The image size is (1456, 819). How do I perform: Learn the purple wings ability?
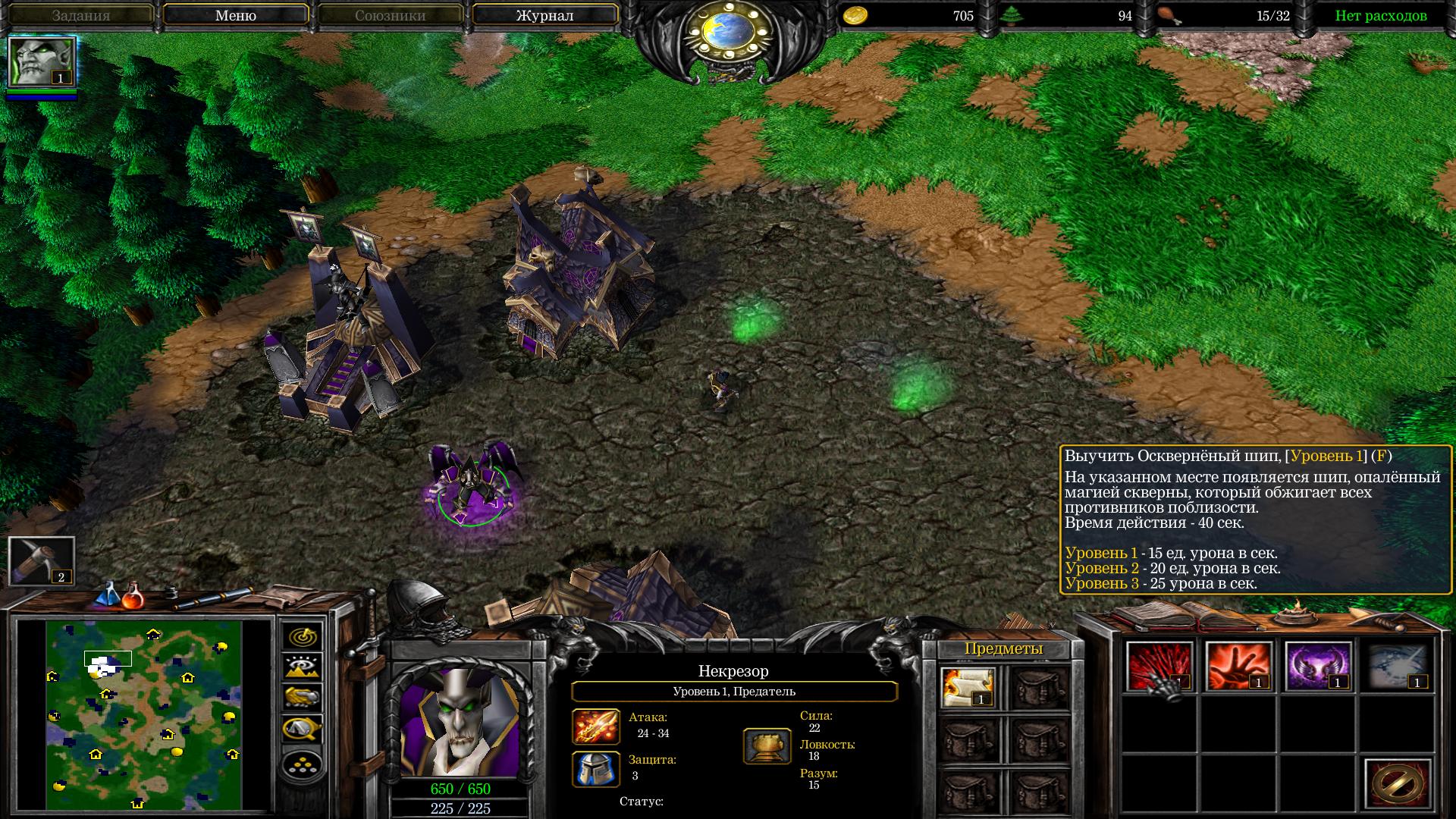(1318, 666)
